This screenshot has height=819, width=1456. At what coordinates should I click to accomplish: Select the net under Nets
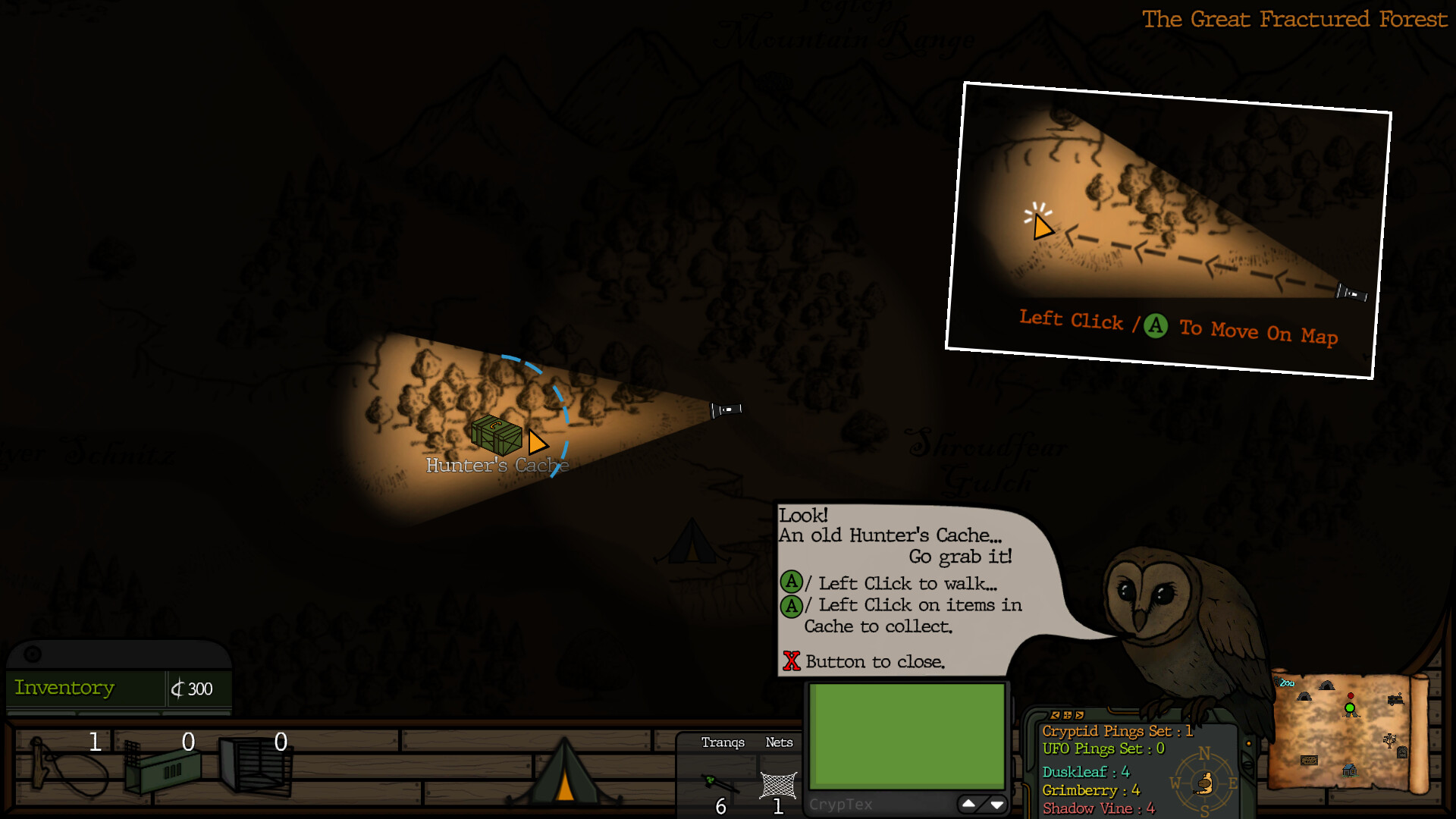(x=779, y=785)
